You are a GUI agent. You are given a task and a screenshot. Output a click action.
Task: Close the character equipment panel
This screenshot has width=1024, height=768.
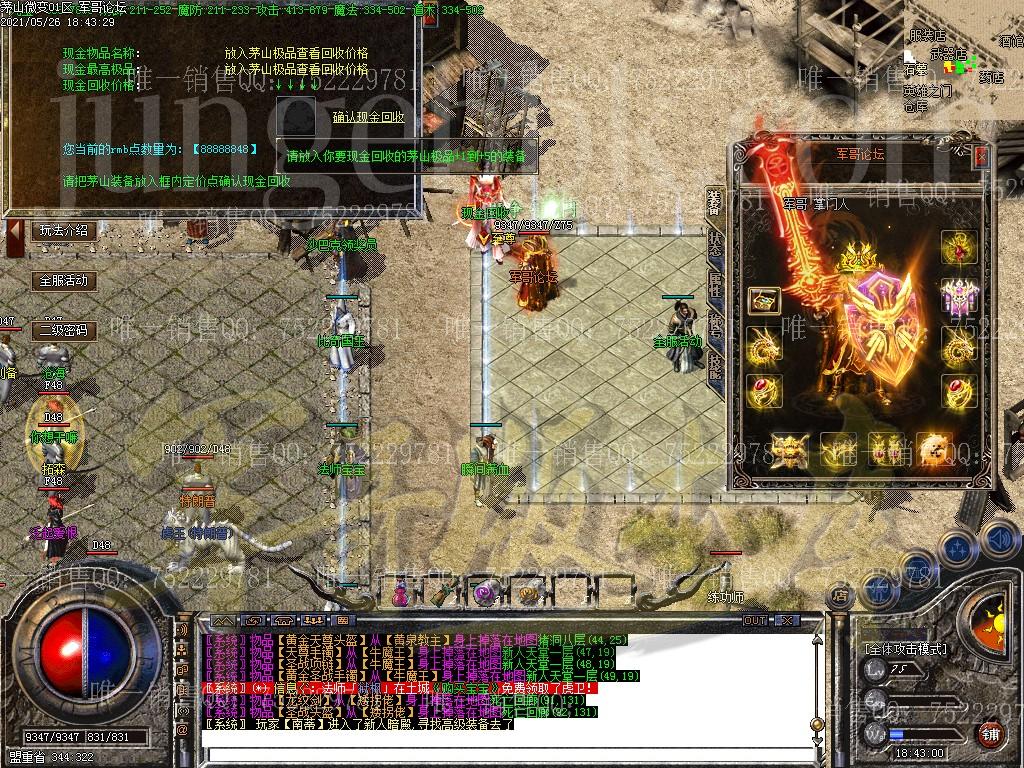(x=980, y=156)
